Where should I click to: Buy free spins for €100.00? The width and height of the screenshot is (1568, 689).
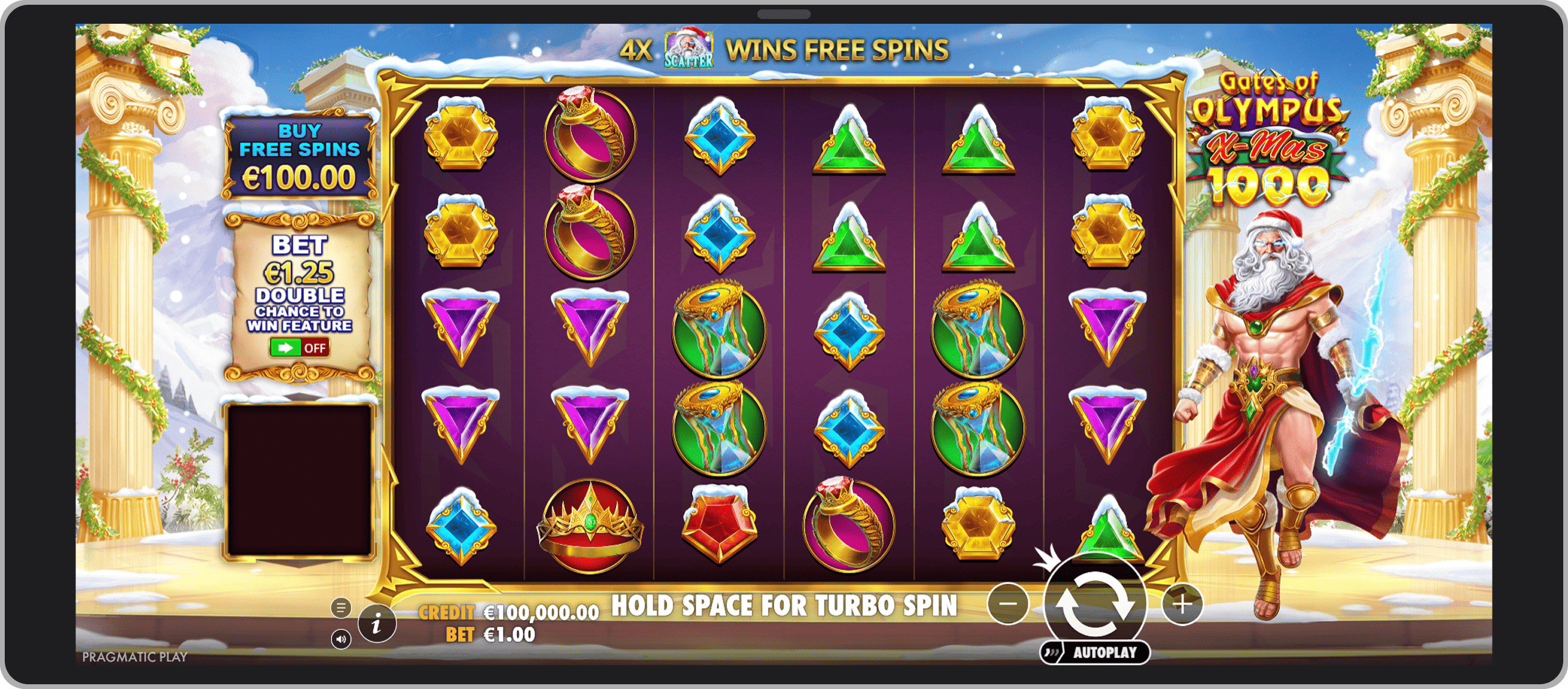299,156
